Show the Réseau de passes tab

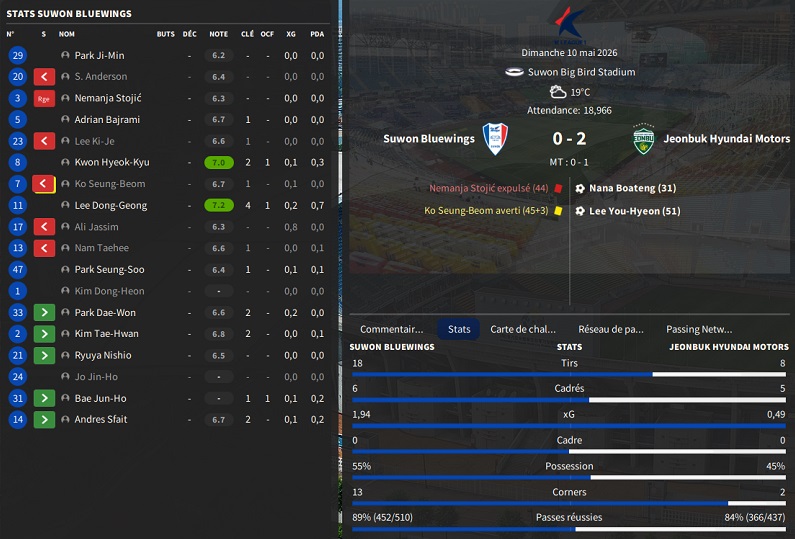tap(611, 329)
